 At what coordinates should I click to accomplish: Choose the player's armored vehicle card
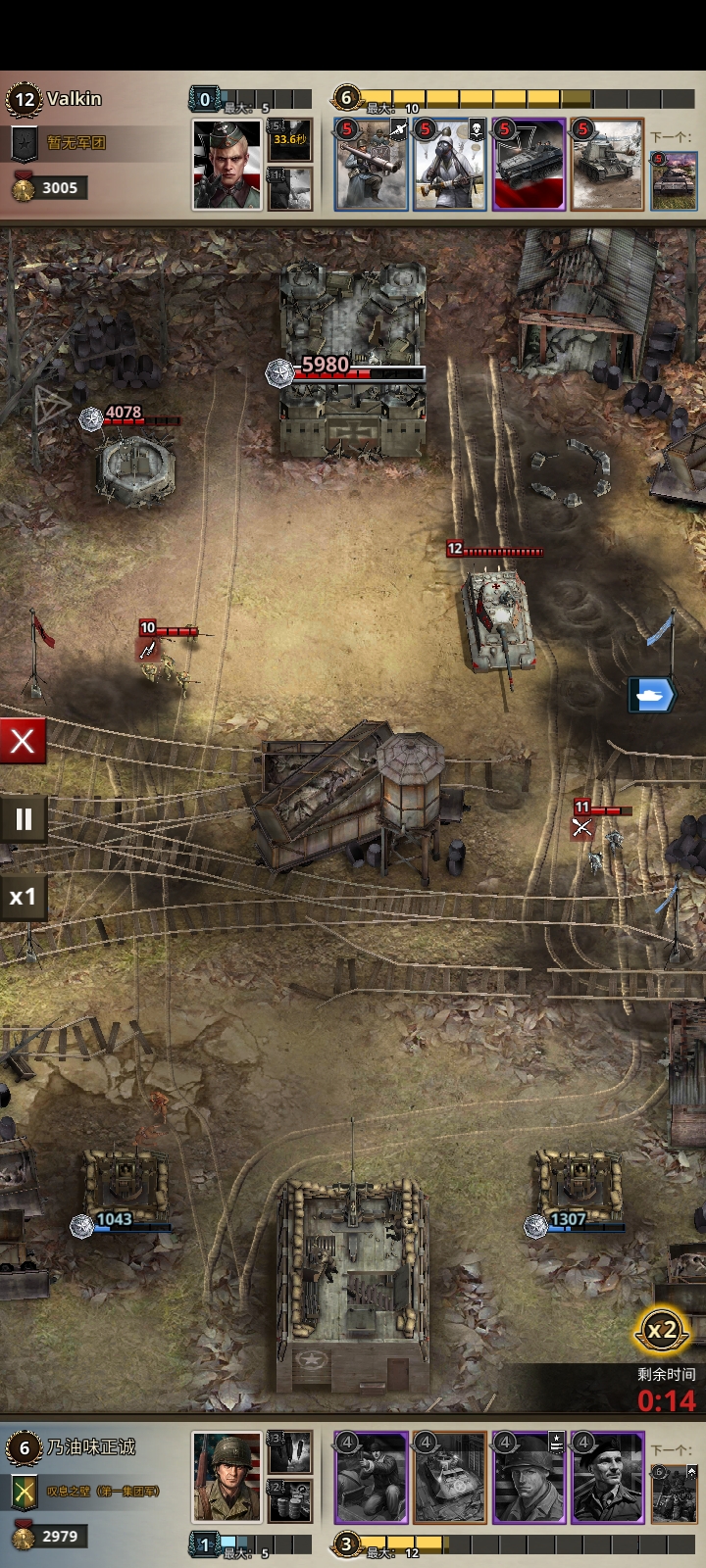coord(450,1477)
